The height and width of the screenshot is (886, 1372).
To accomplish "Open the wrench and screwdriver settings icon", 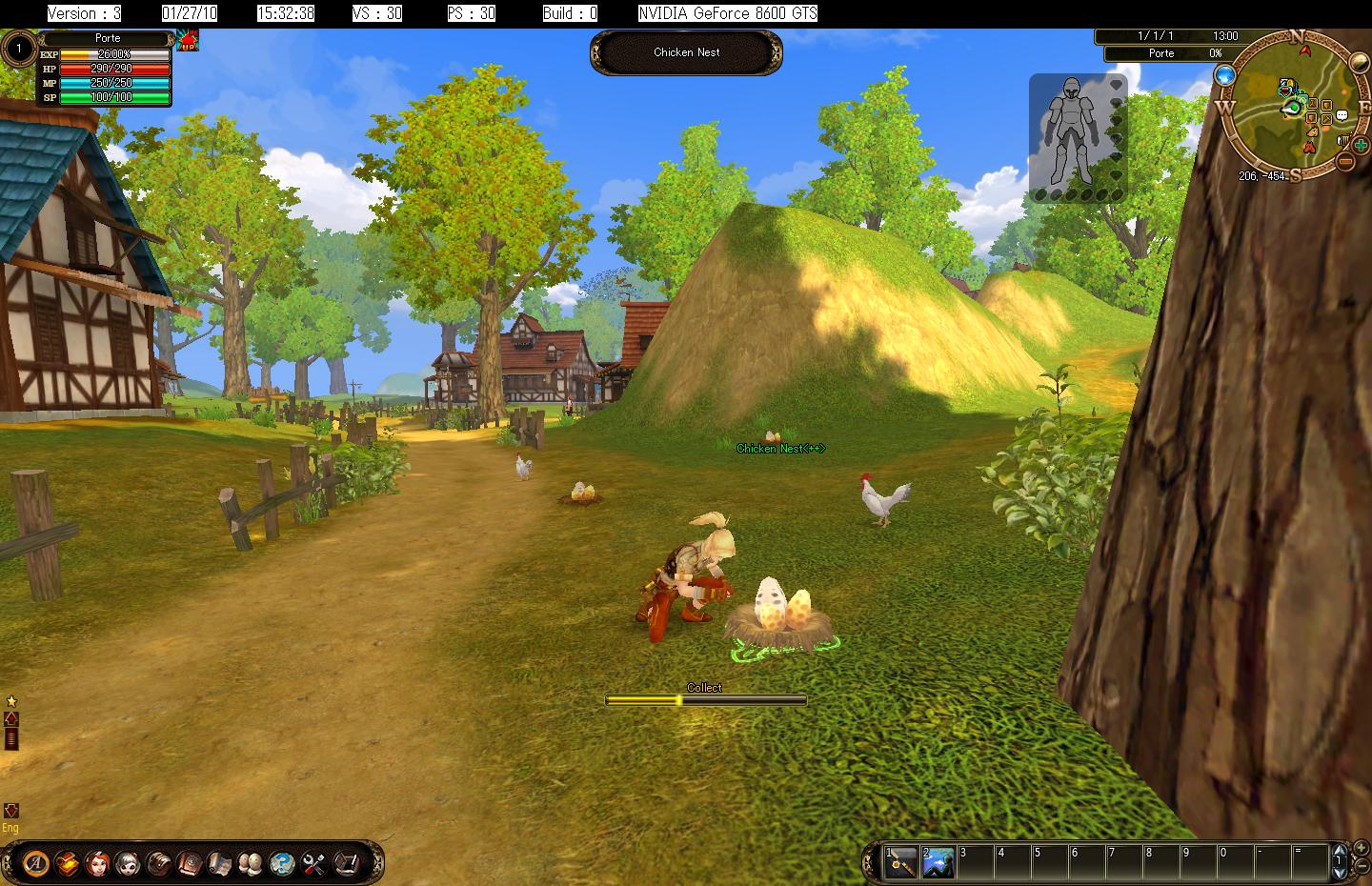I will click(x=313, y=863).
